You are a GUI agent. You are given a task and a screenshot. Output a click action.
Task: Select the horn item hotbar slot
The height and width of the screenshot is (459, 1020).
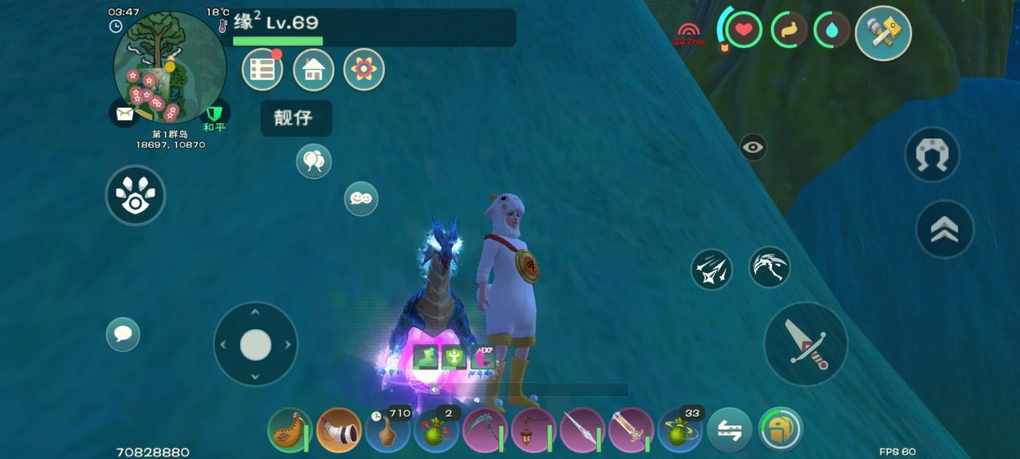click(x=339, y=431)
